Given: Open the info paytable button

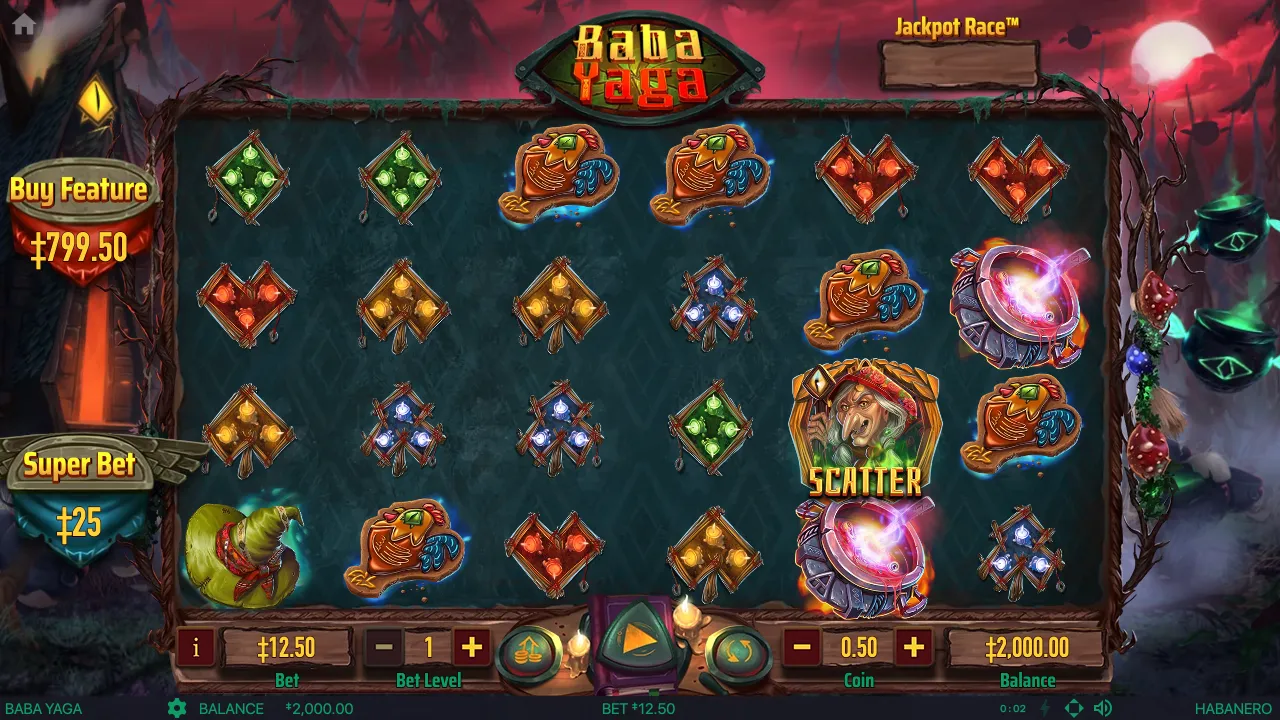Looking at the screenshot, I should [x=196, y=647].
